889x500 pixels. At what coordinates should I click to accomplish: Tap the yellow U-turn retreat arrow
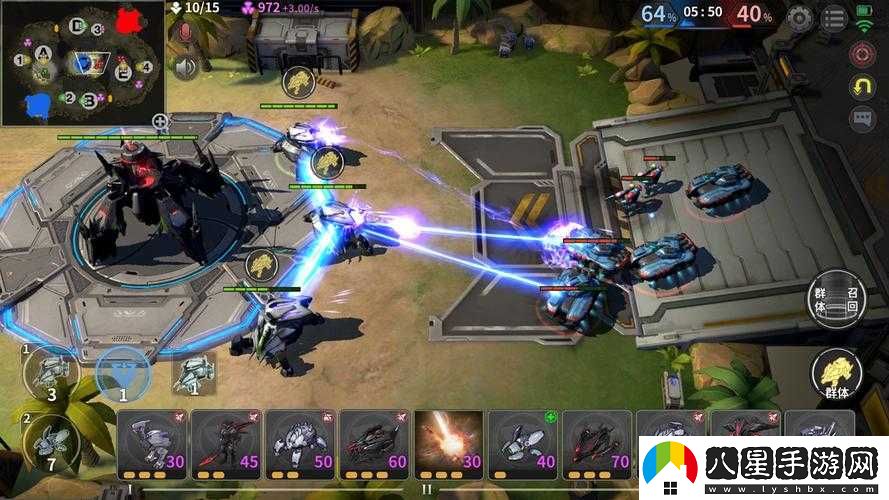862,87
